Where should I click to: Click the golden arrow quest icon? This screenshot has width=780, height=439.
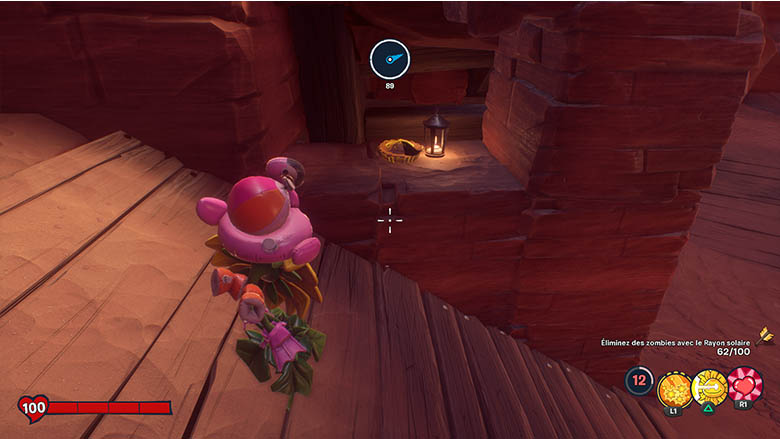click(765, 334)
